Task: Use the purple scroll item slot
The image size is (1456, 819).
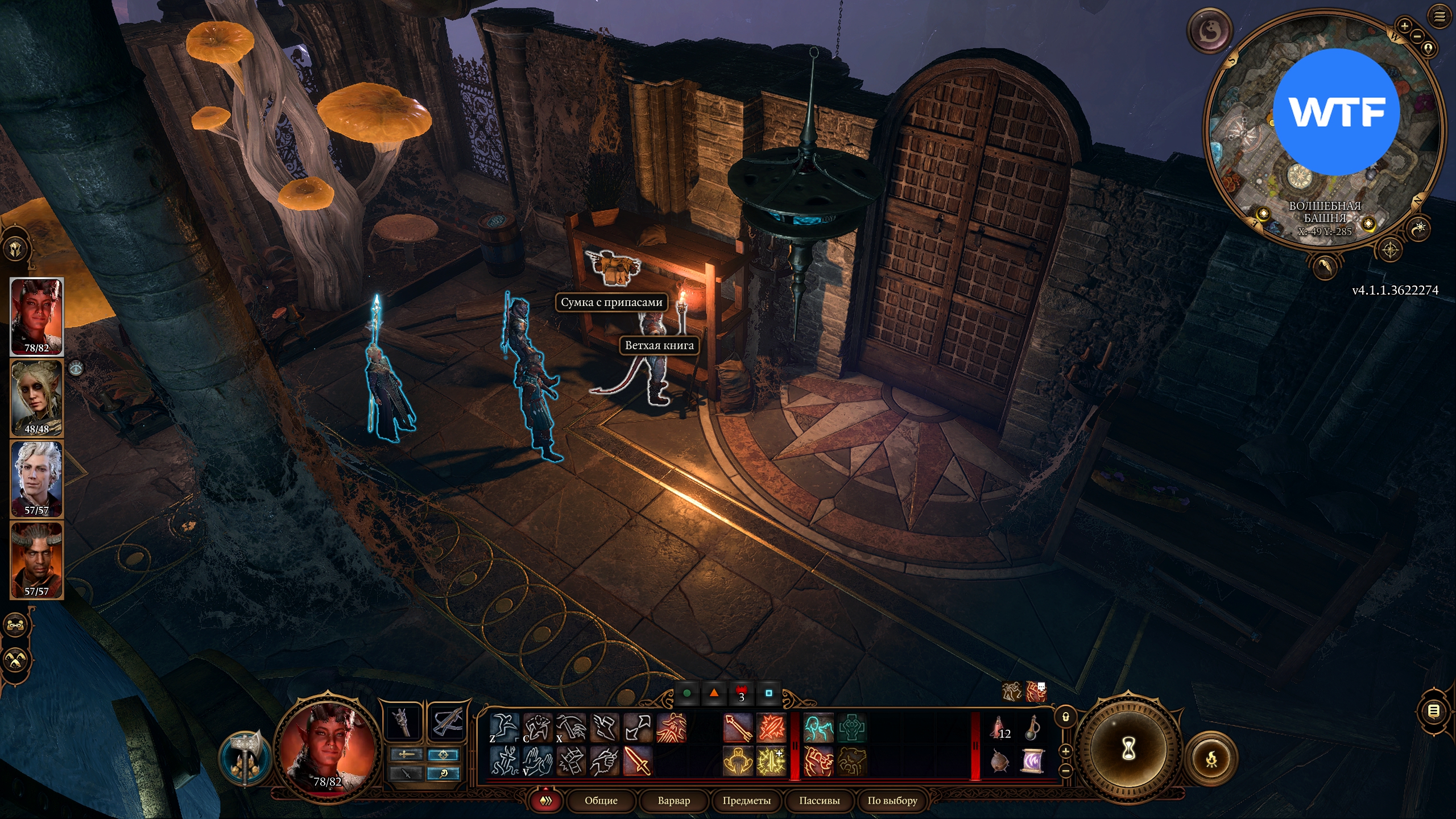Action: tap(1032, 761)
